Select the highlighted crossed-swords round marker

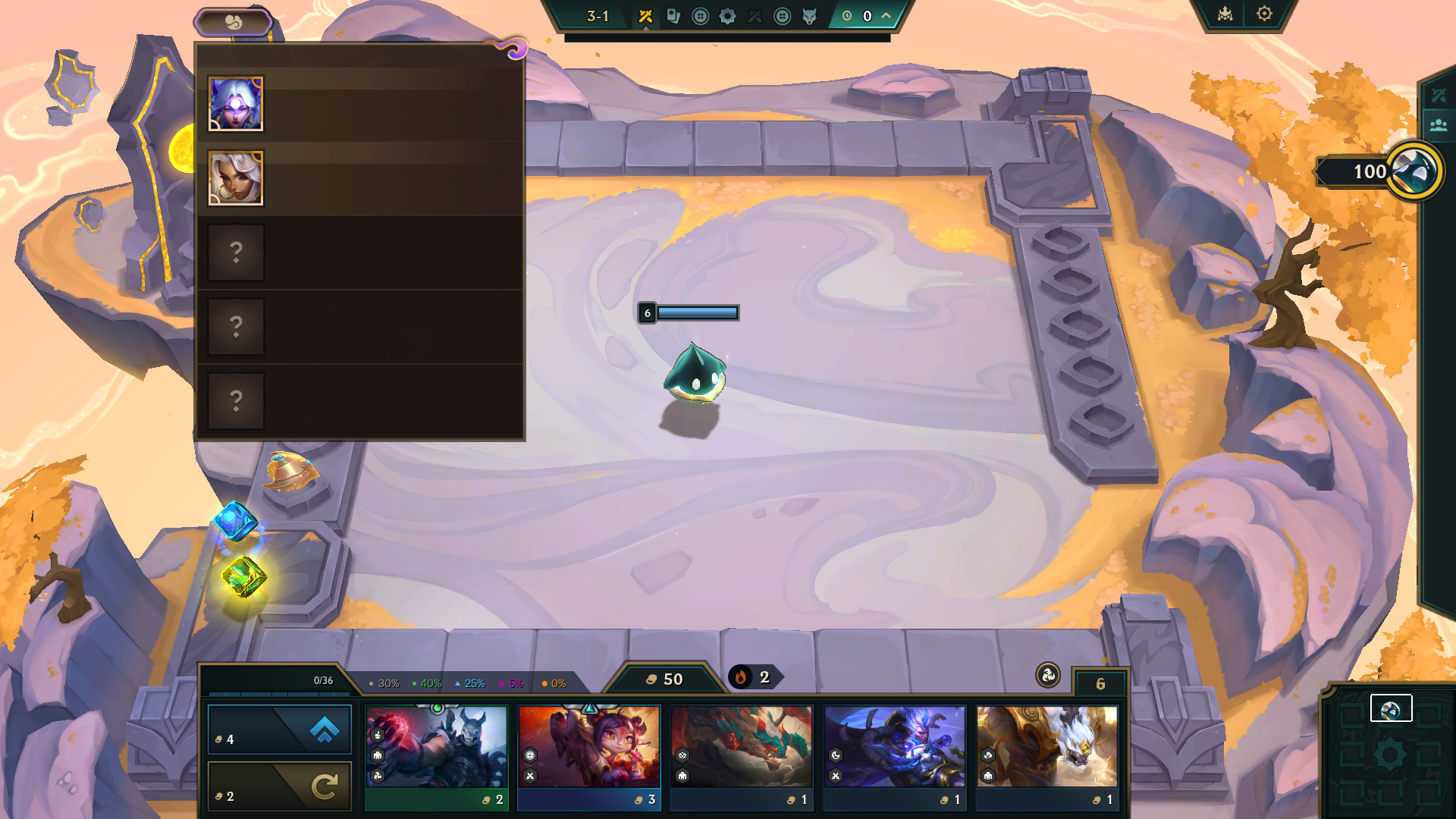point(646,16)
